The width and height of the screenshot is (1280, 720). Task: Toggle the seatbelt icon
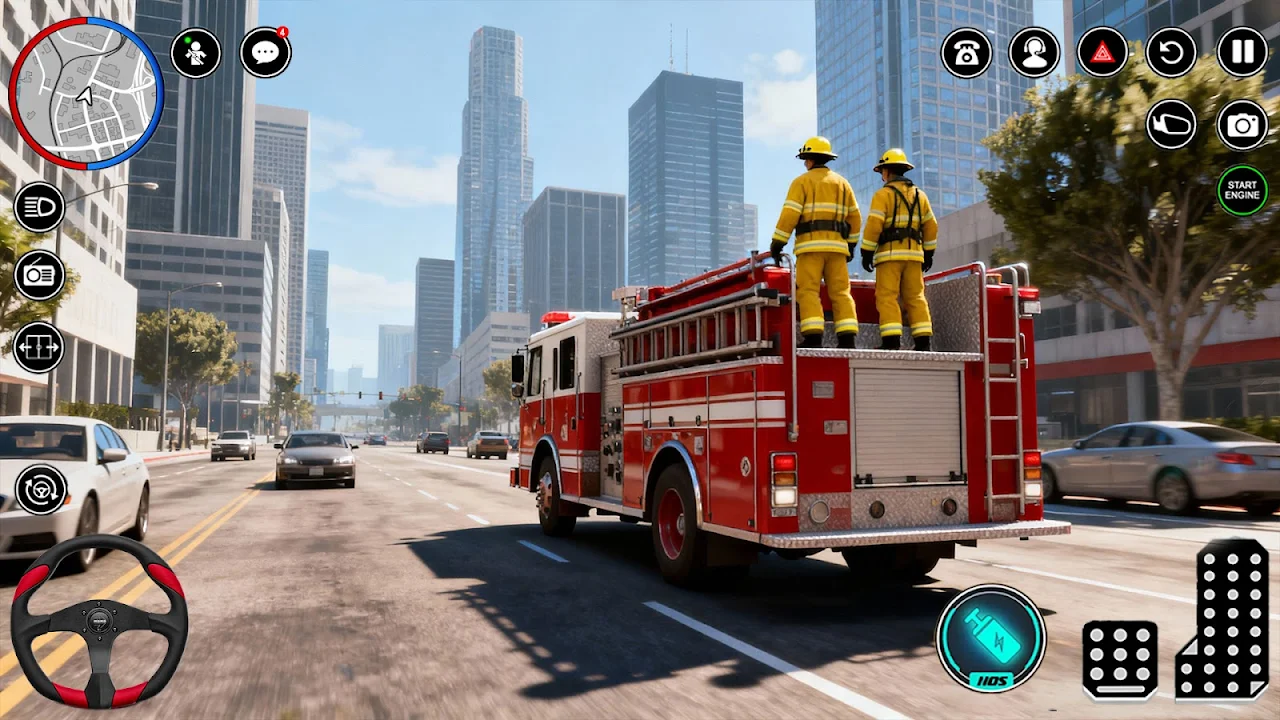pos(195,52)
